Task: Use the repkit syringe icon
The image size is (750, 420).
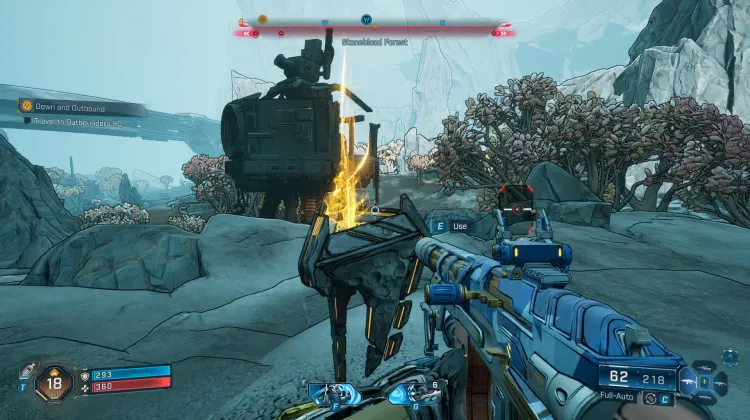Action: pos(26,369)
